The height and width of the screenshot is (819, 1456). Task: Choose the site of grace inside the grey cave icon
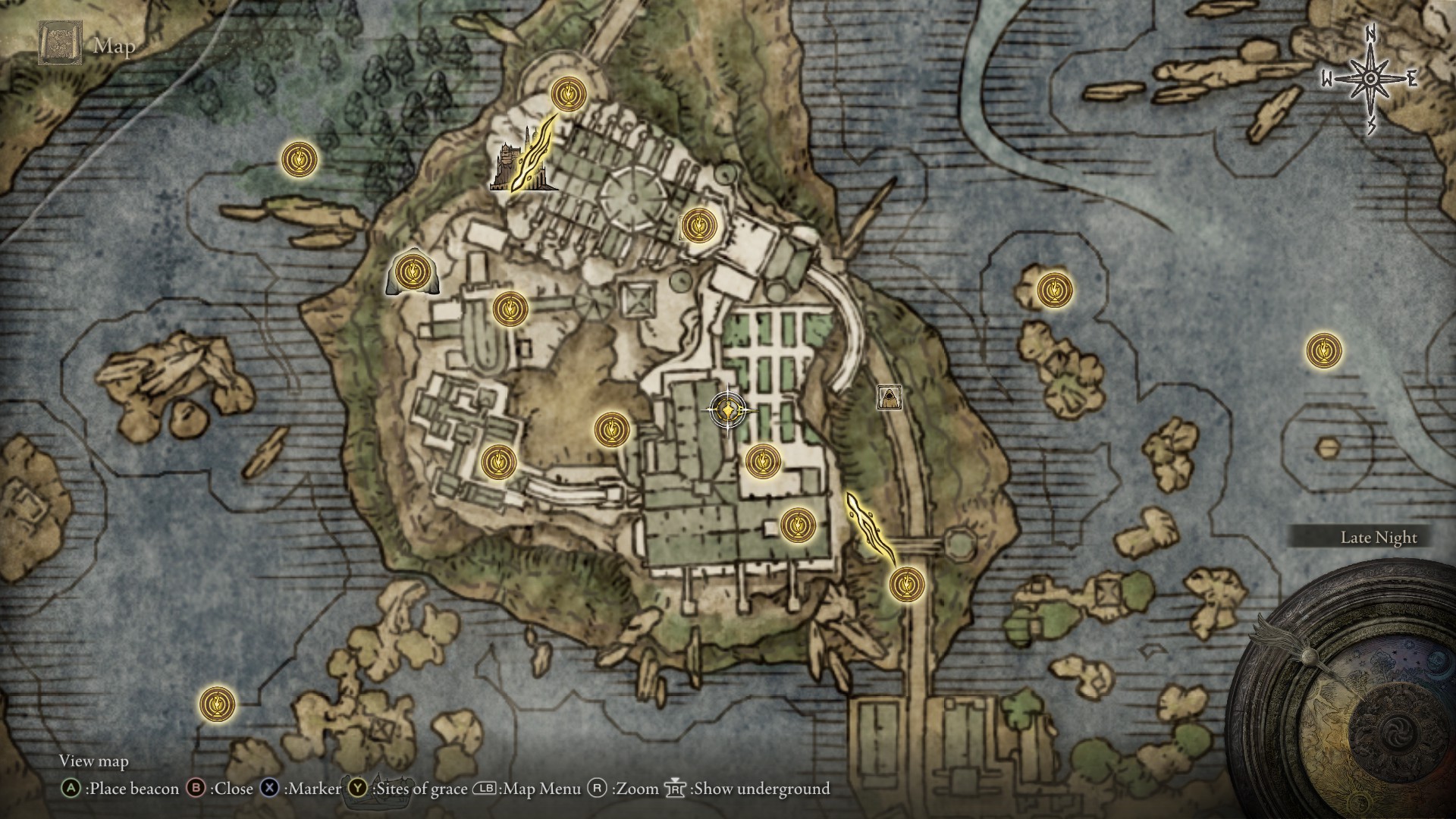(x=412, y=271)
